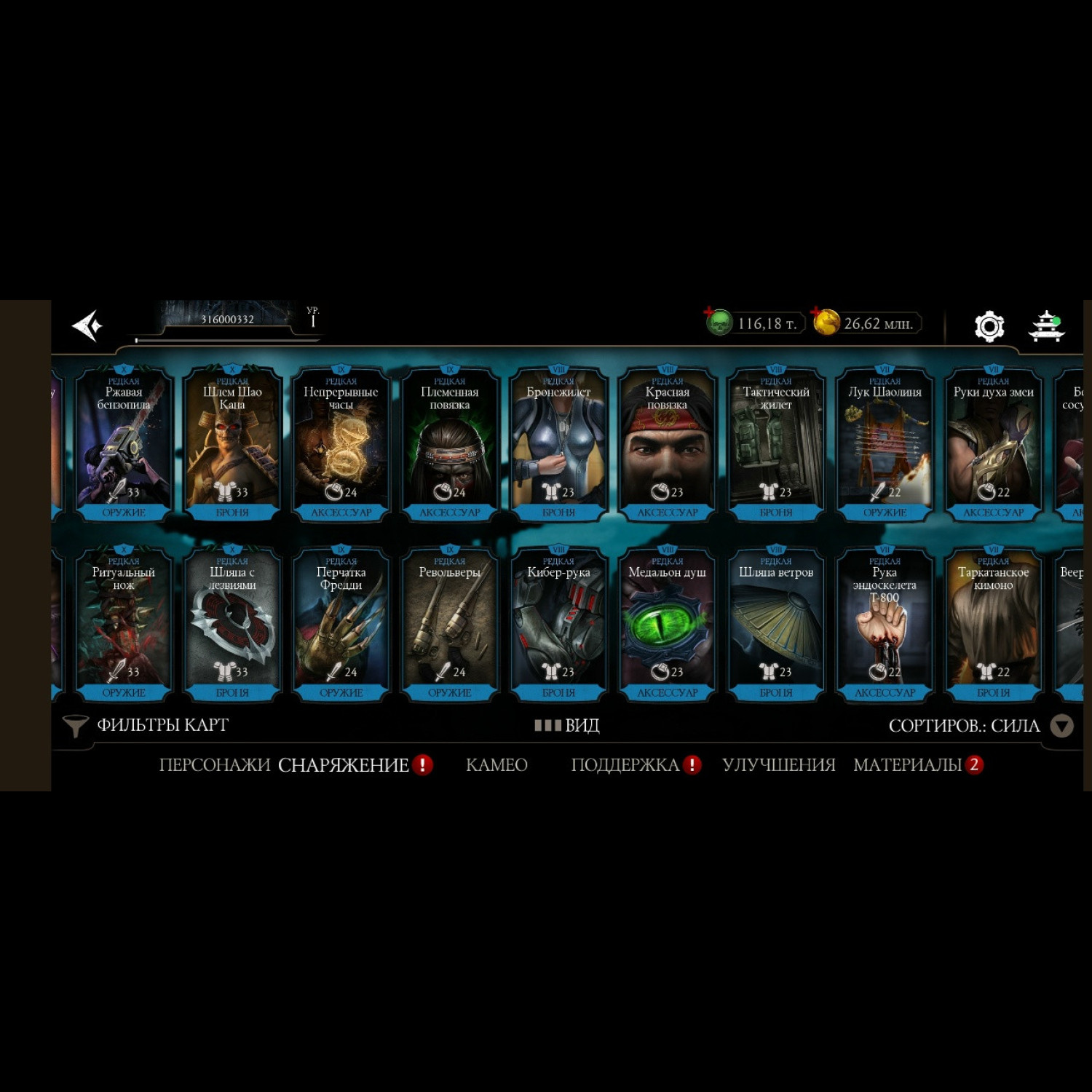
Task: Choose the Шлем Шао Кана armor card
Action: (232, 444)
